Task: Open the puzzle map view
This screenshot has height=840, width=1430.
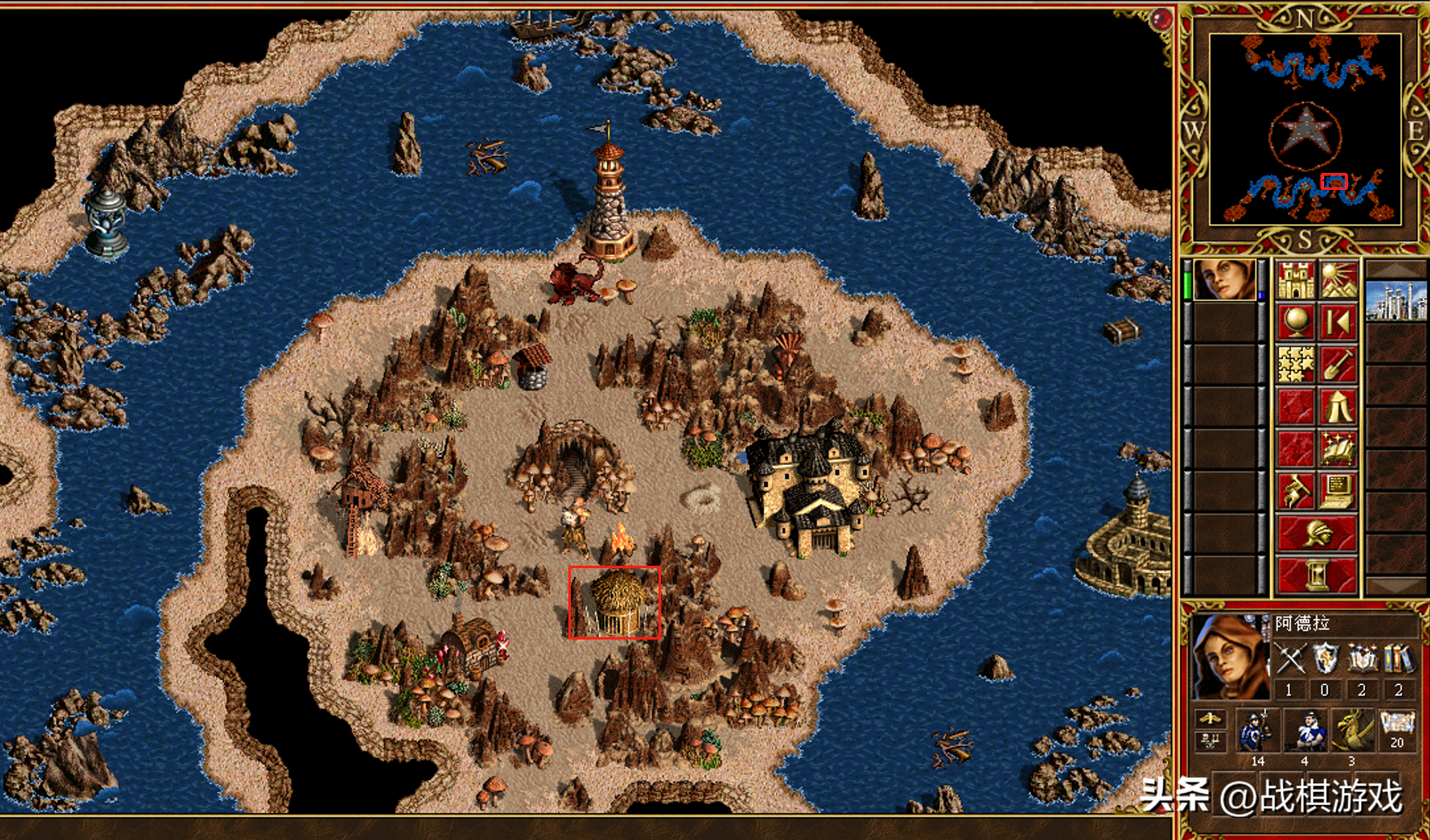Action: pyautogui.click(x=1296, y=364)
